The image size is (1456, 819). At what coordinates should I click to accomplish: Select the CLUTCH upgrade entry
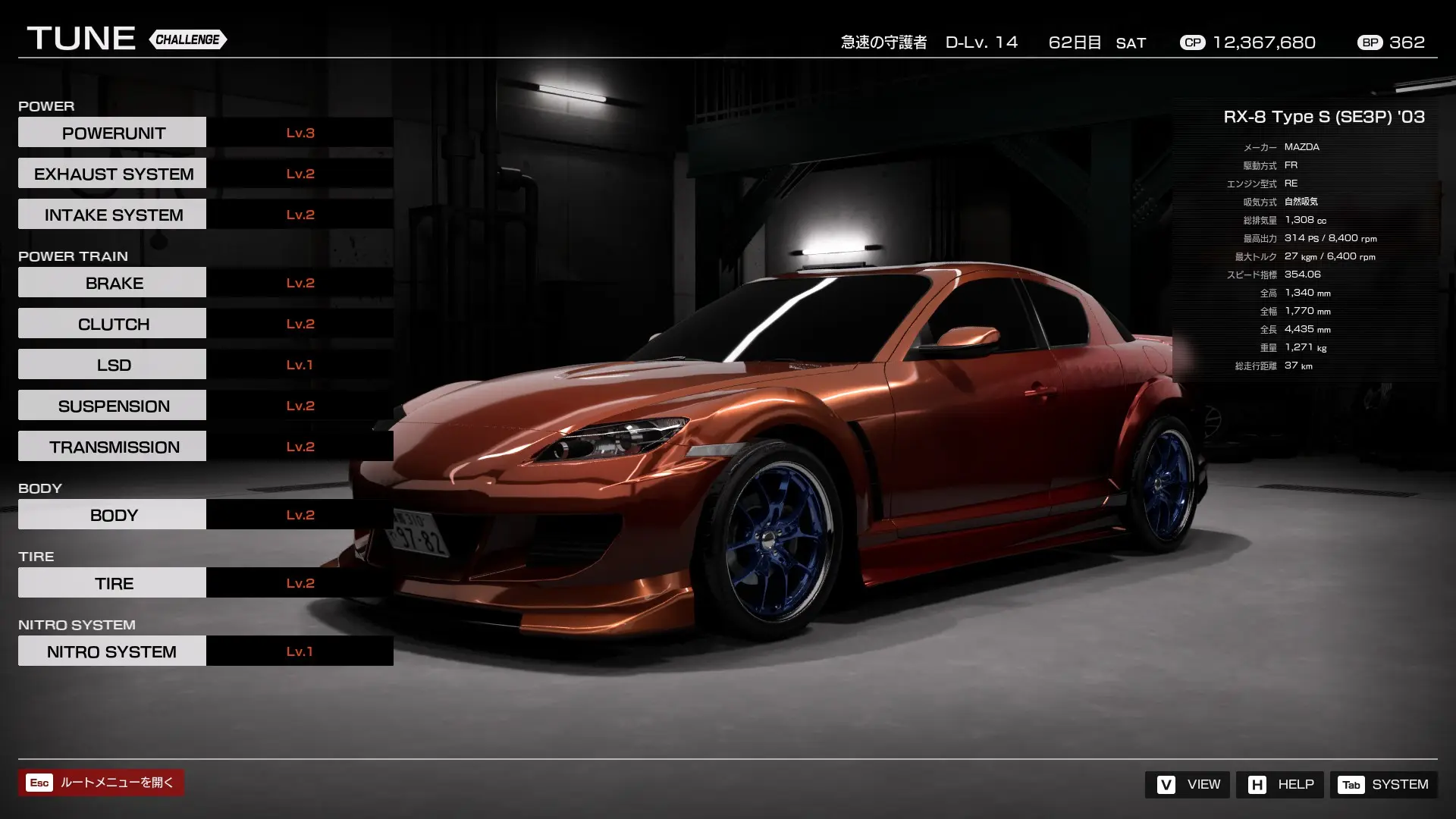pos(111,323)
